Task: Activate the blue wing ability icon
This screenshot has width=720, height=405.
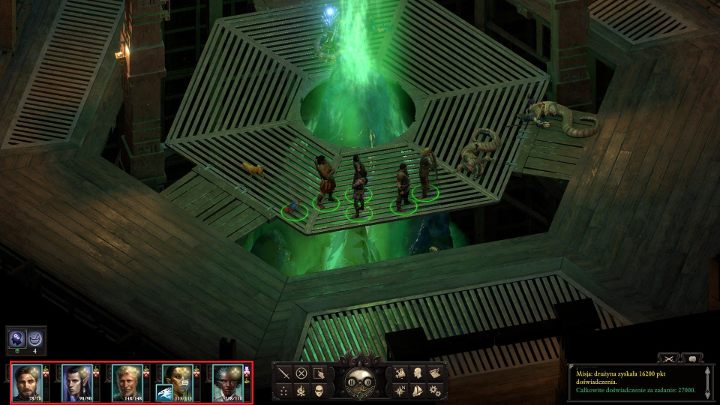Action: [x=163, y=390]
